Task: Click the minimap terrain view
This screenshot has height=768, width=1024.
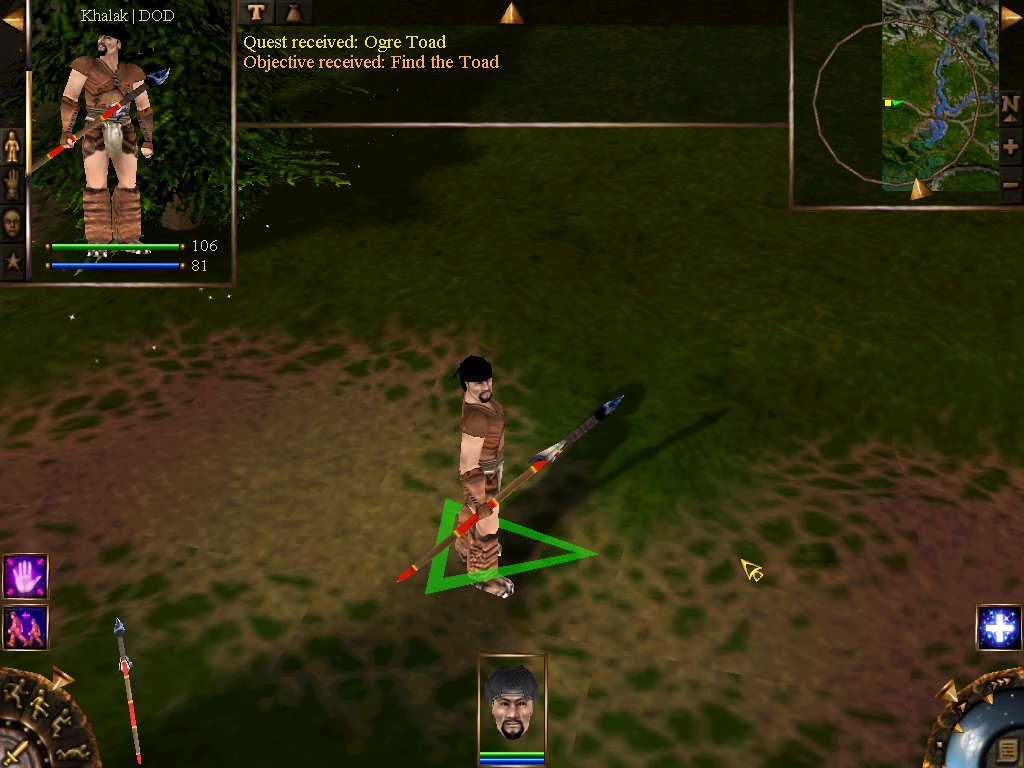Action: point(940,95)
